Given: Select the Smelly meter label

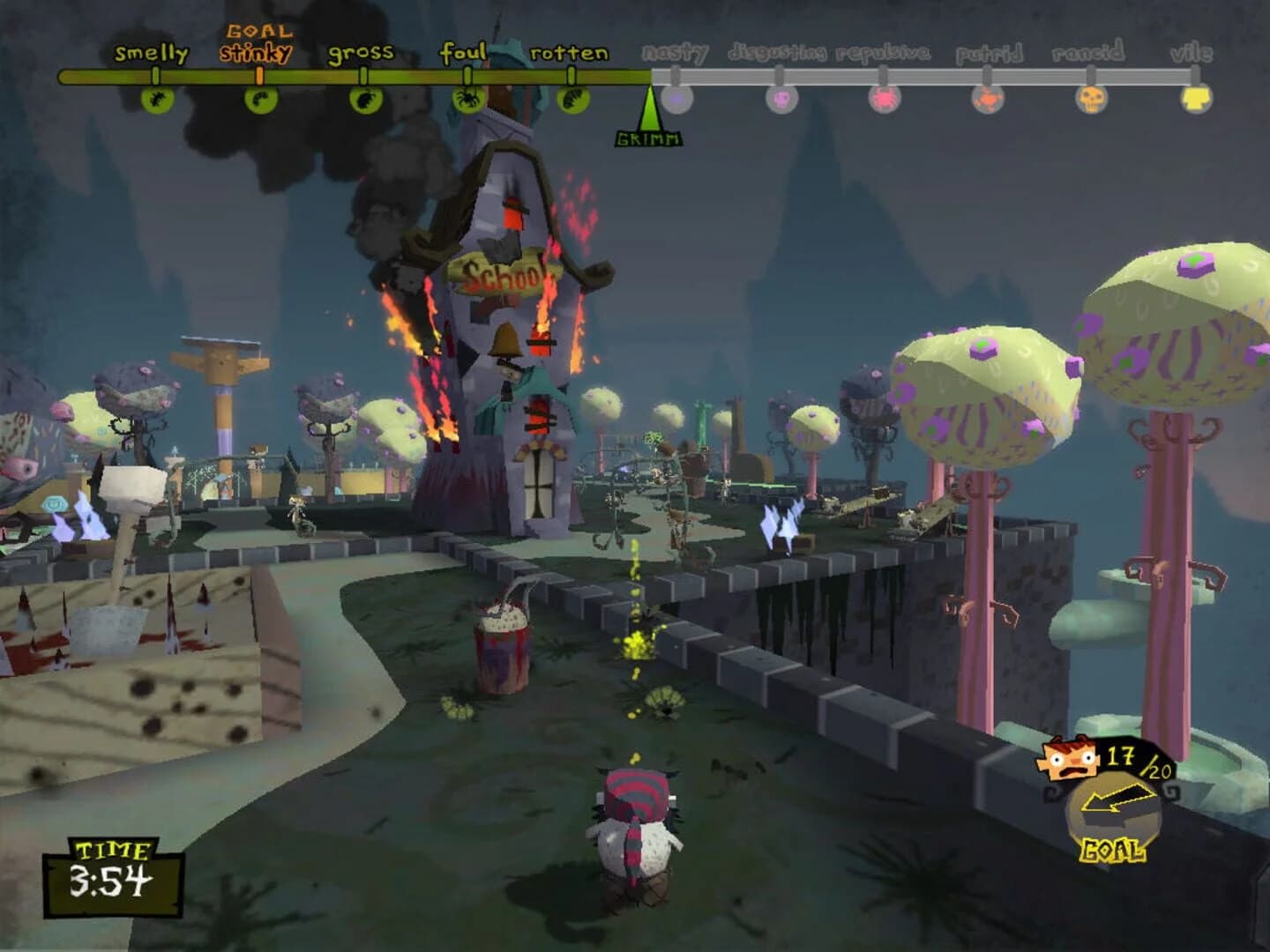Looking at the screenshot, I should click(152, 53).
